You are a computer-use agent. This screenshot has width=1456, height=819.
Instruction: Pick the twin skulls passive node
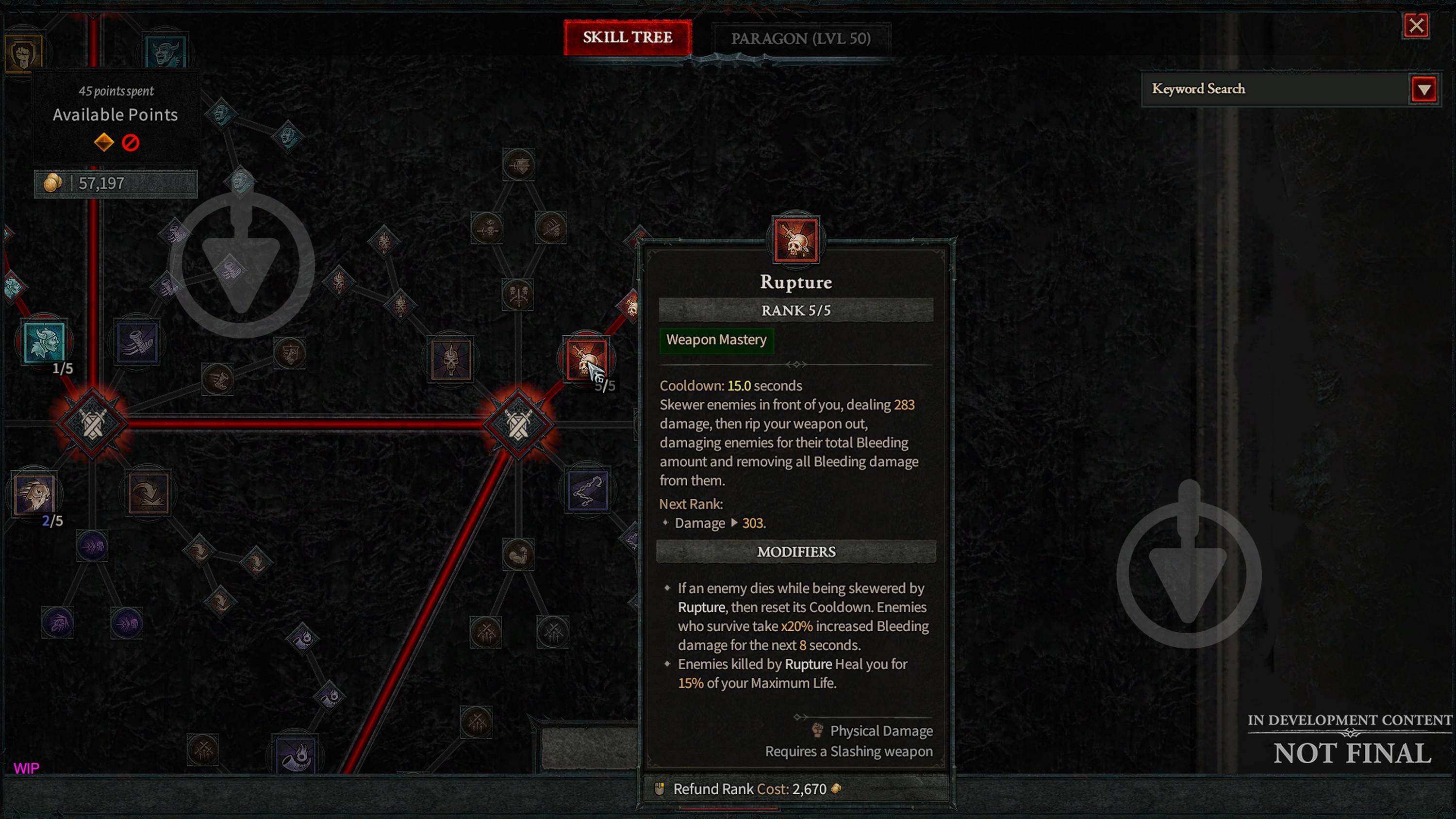[x=517, y=295]
